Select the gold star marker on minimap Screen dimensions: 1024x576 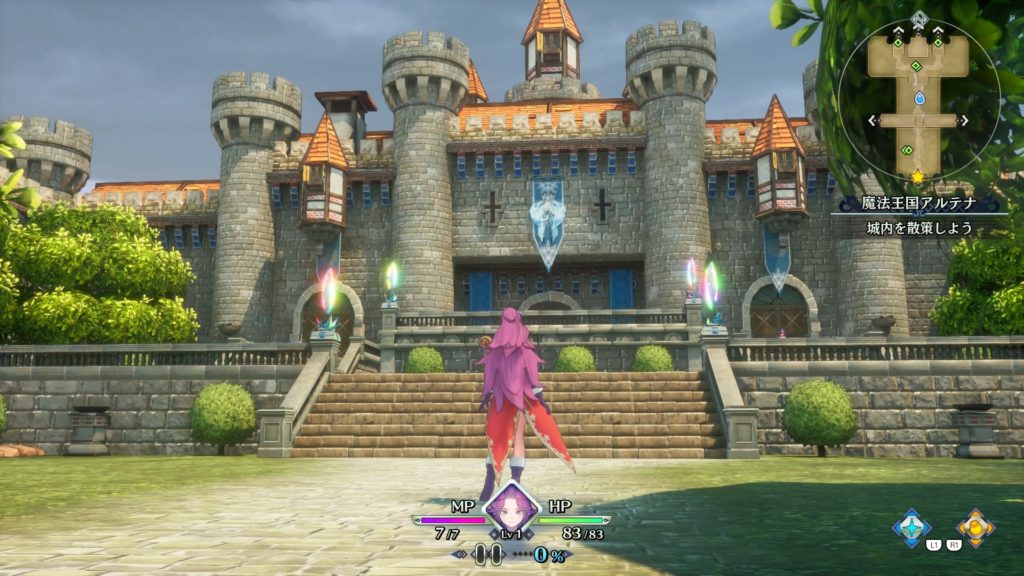click(917, 177)
